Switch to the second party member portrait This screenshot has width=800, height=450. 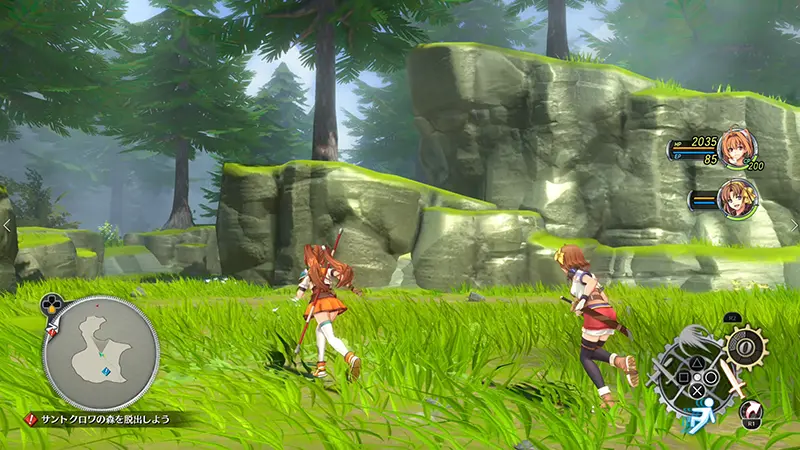[x=735, y=195]
